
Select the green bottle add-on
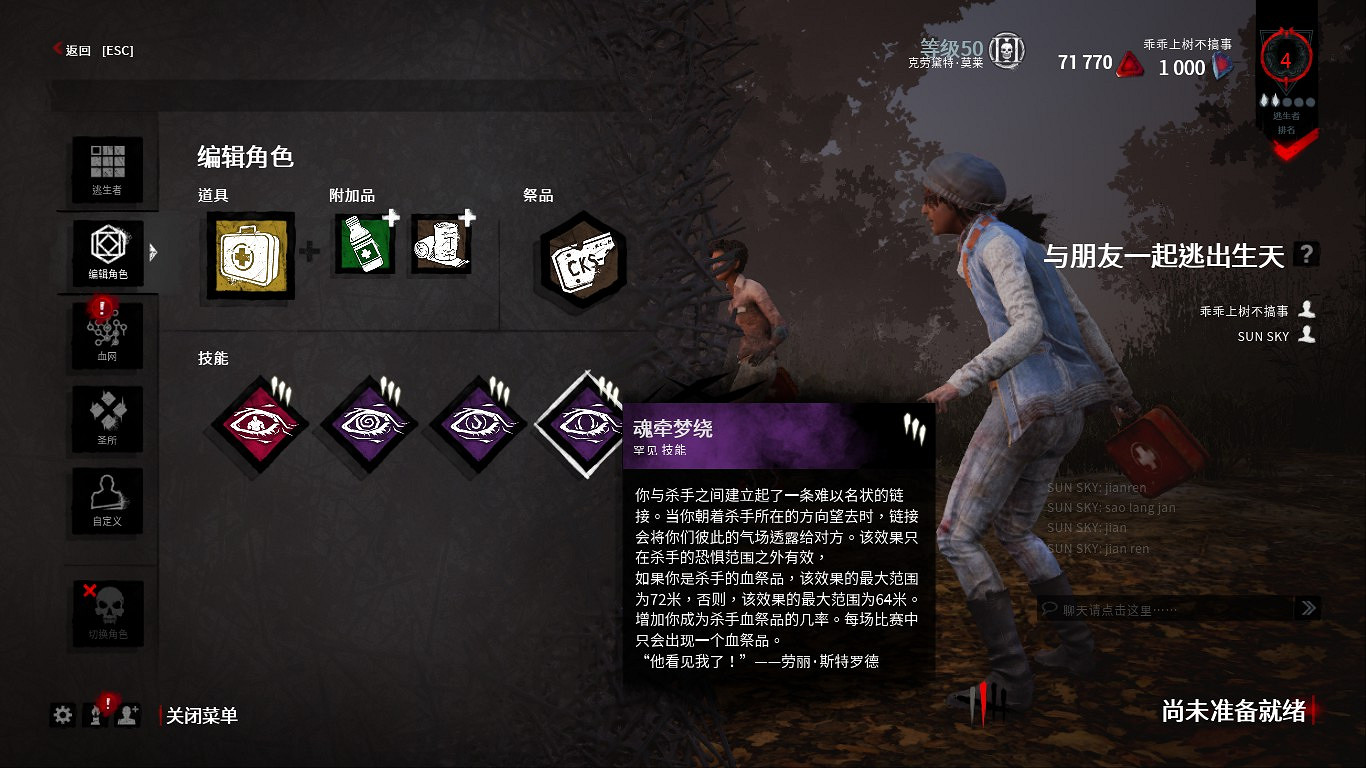[362, 247]
